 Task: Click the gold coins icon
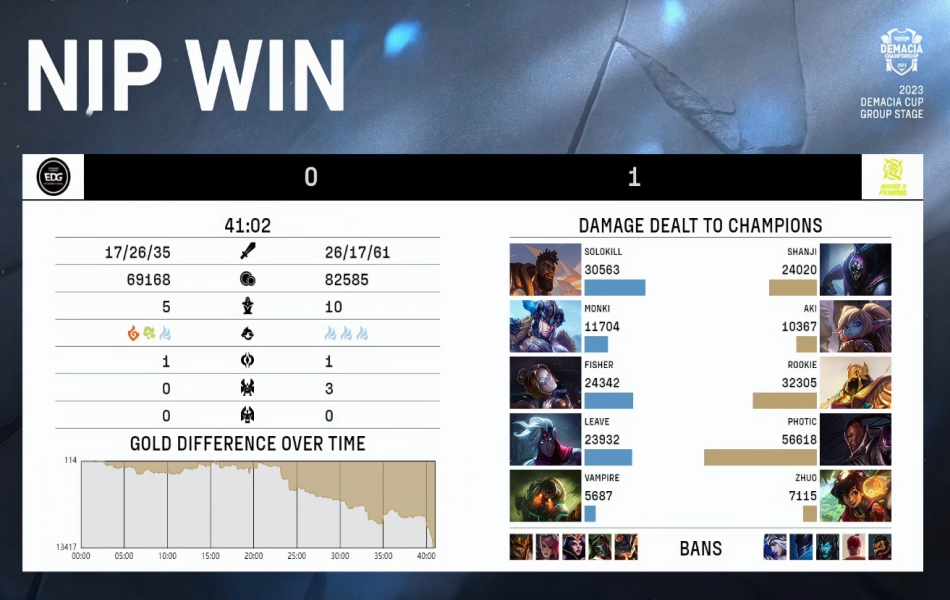click(248, 280)
